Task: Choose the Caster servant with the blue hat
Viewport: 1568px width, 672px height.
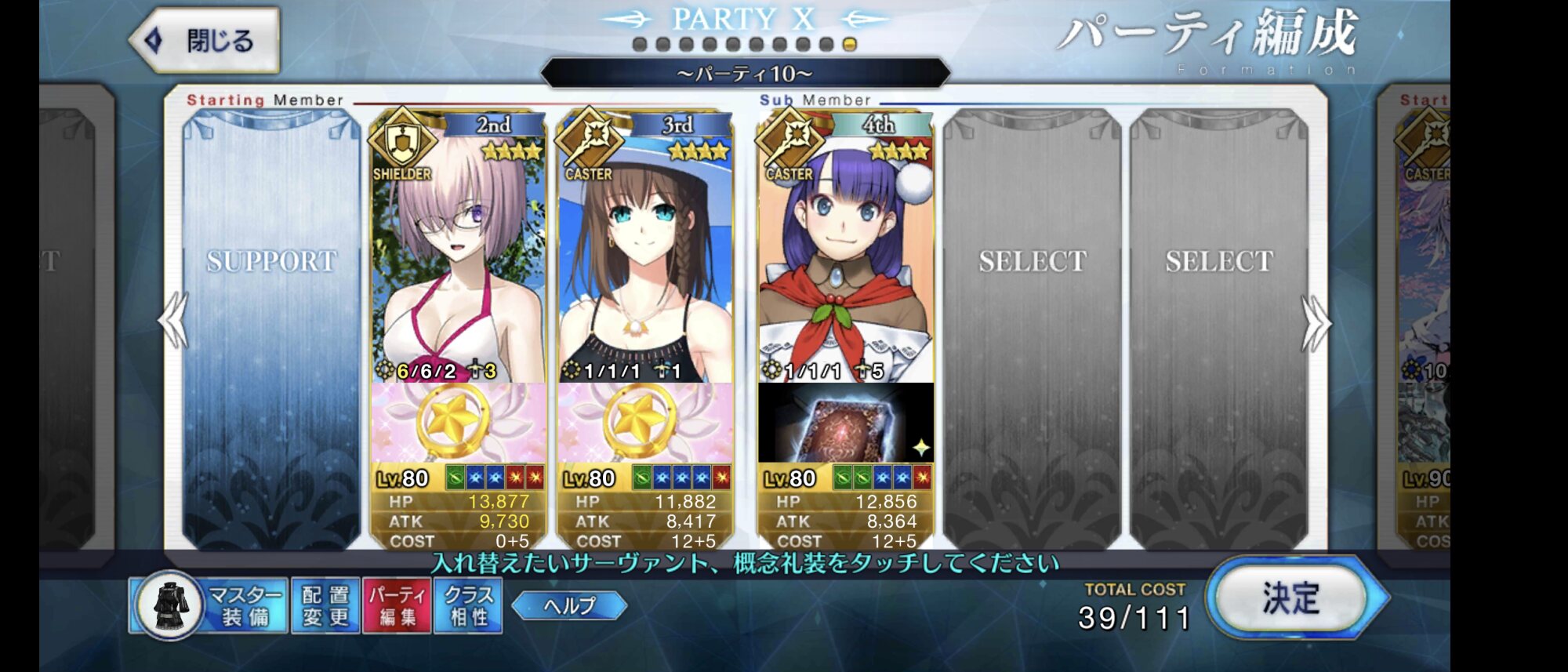Action: [644, 251]
